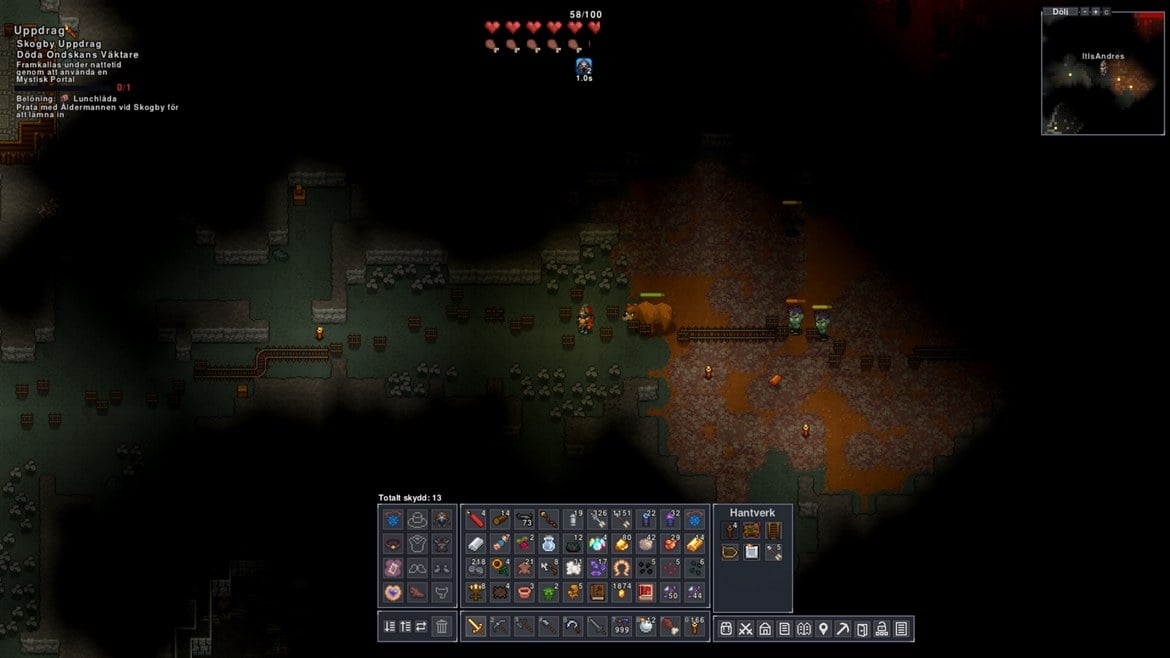
Task: Click the trash can delete button
Action: tap(442, 627)
